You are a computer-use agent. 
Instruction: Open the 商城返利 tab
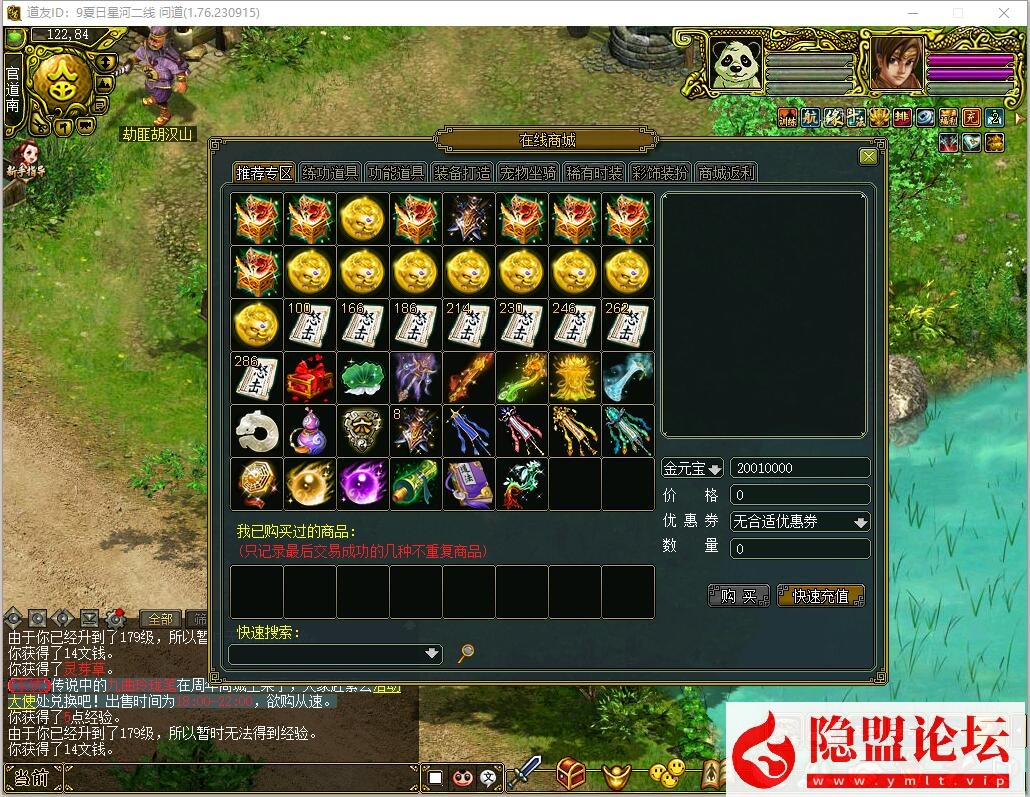click(726, 172)
